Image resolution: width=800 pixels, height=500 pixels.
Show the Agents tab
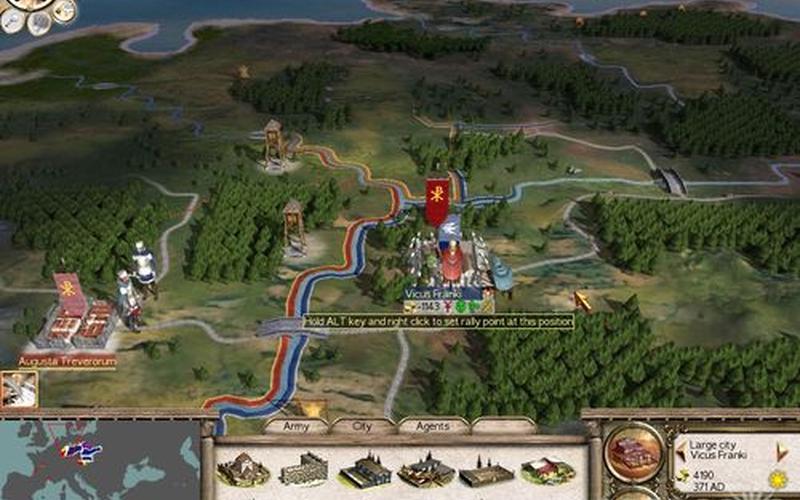click(433, 425)
